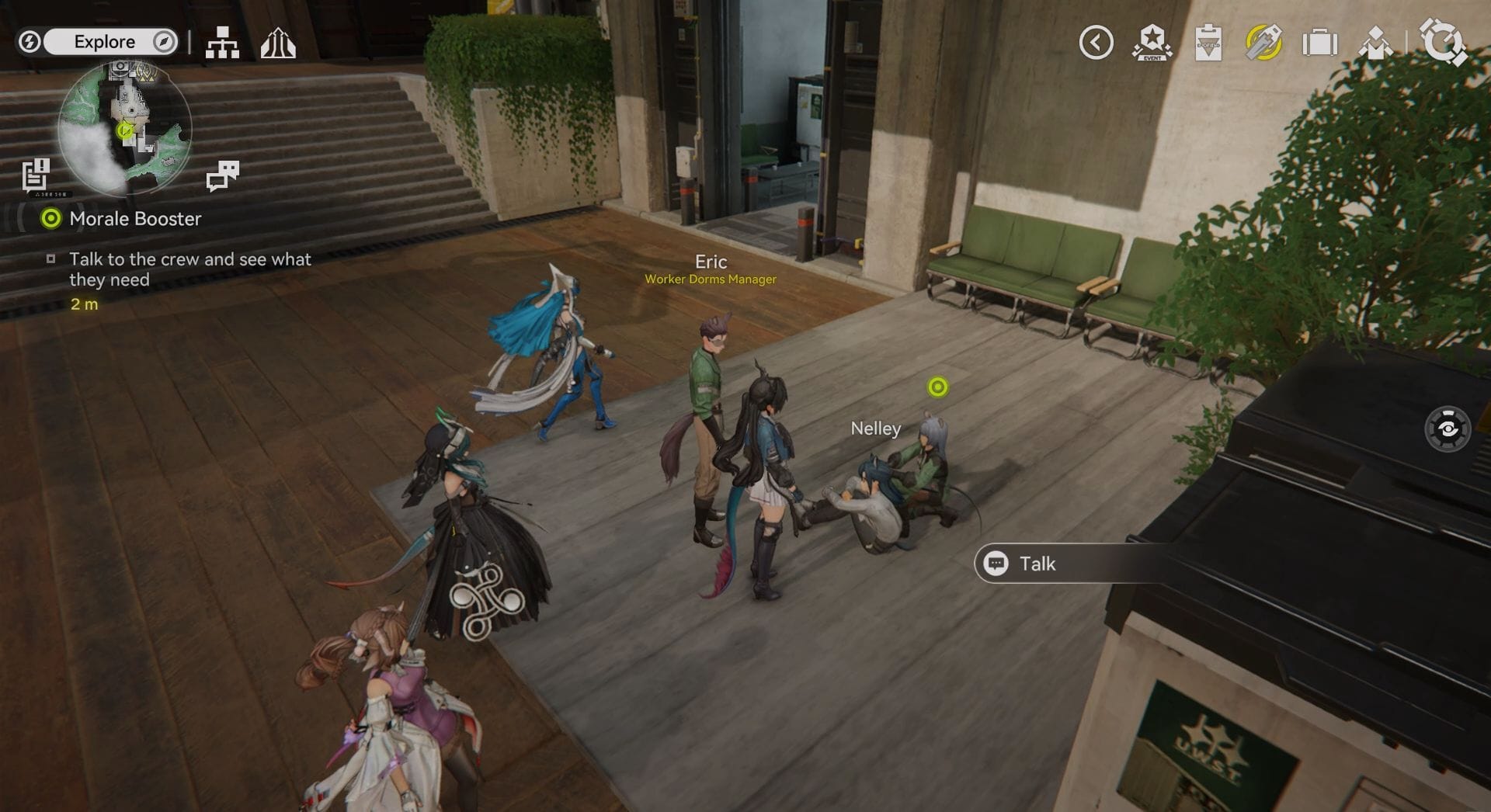Image resolution: width=1491 pixels, height=812 pixels.
Task: Open the mission log with exclamation mark
Action: (36, 174)
